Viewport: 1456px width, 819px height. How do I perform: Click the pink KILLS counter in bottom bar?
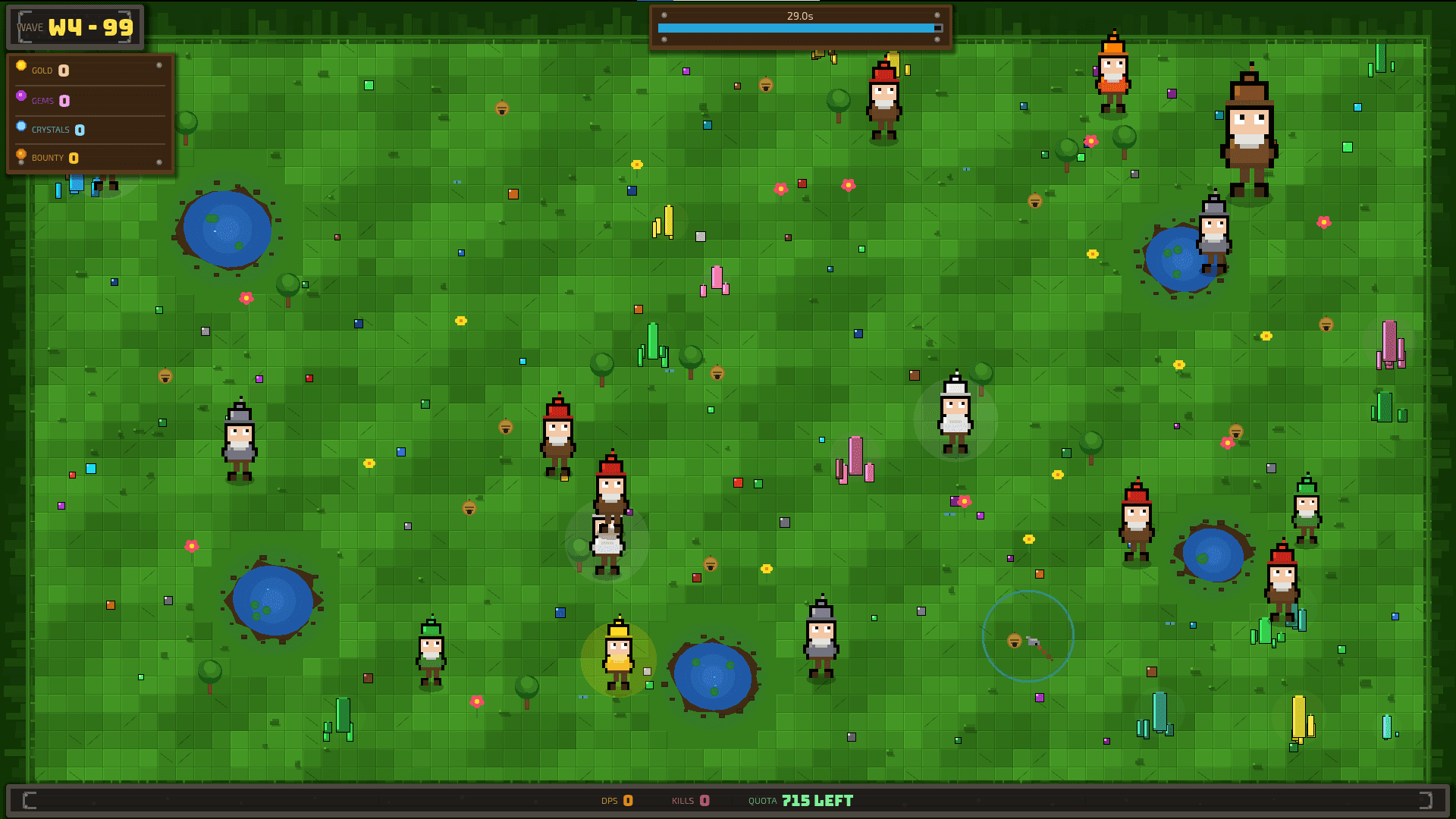705,800
